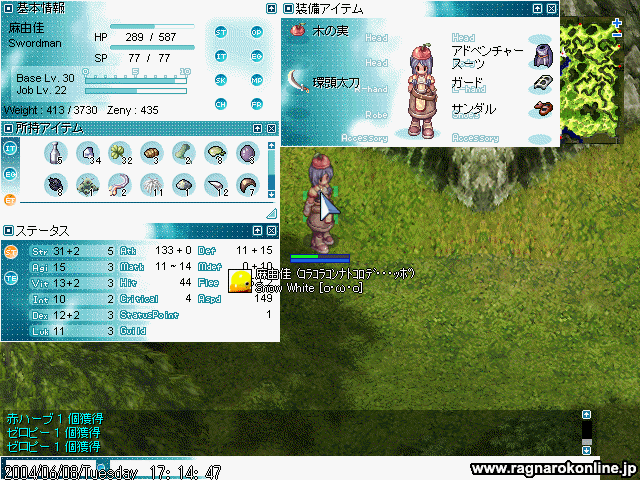The height and width of the screenshot is (480, 640).
Task: Select the clover item with 32 count
Action: pos(119,153)
